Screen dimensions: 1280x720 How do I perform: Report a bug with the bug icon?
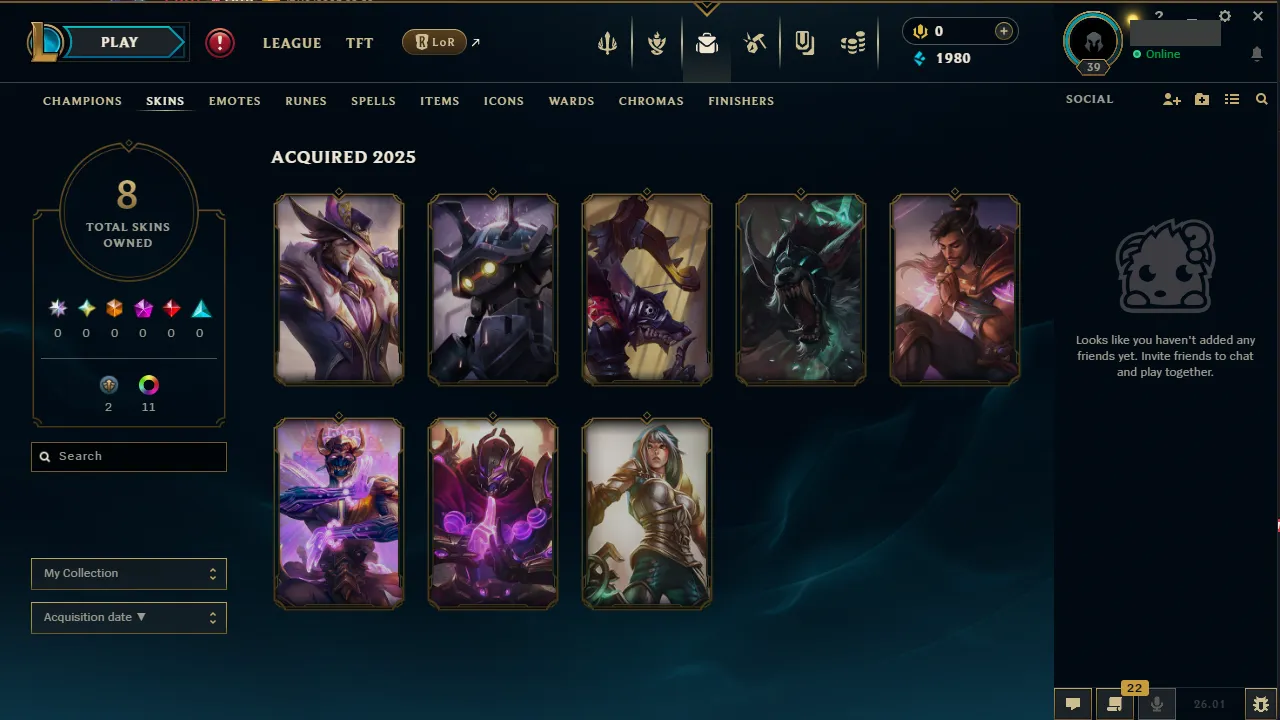click(x=1261, y=703)
